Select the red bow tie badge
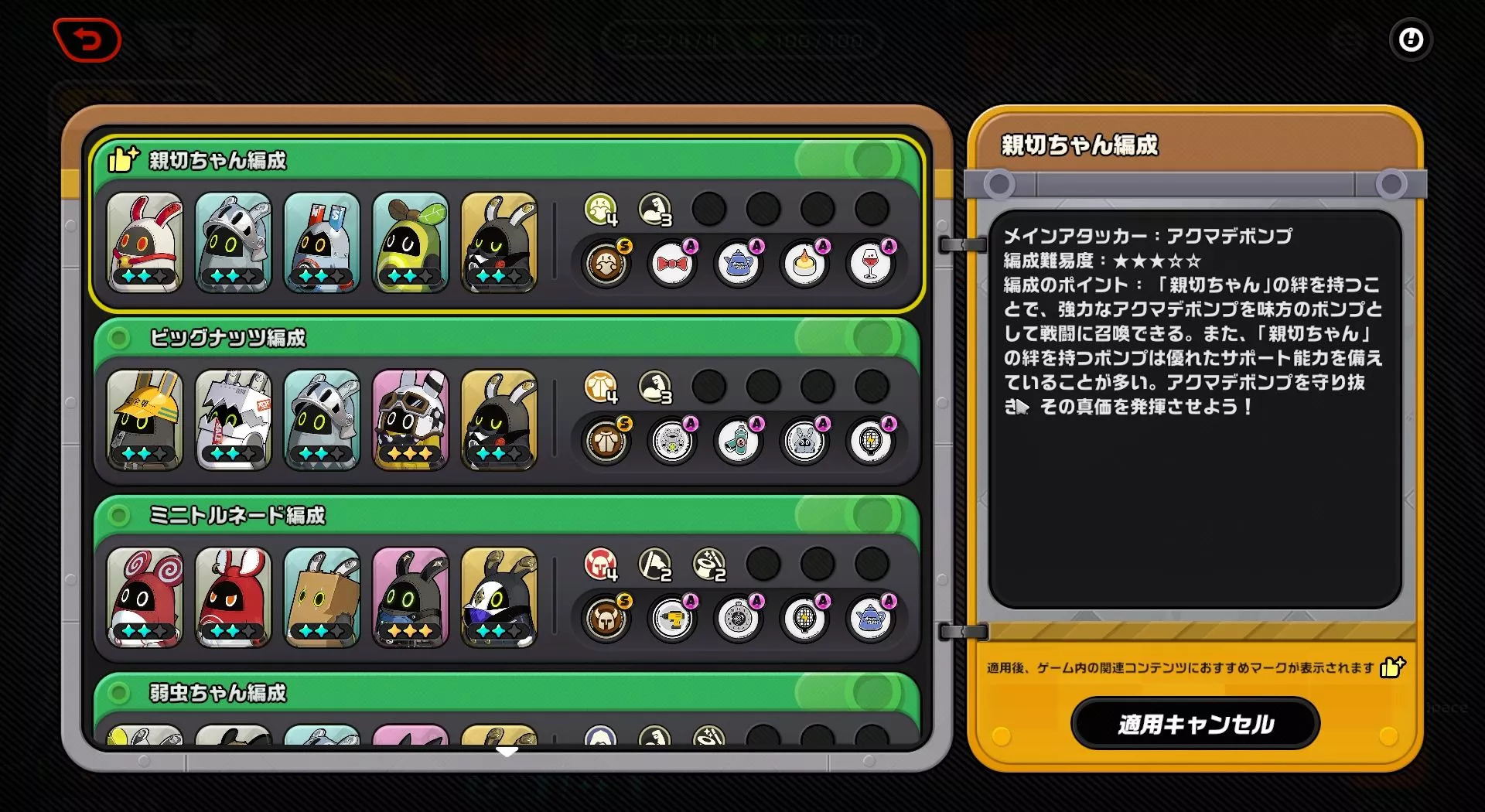 click(x=673, y=263)
